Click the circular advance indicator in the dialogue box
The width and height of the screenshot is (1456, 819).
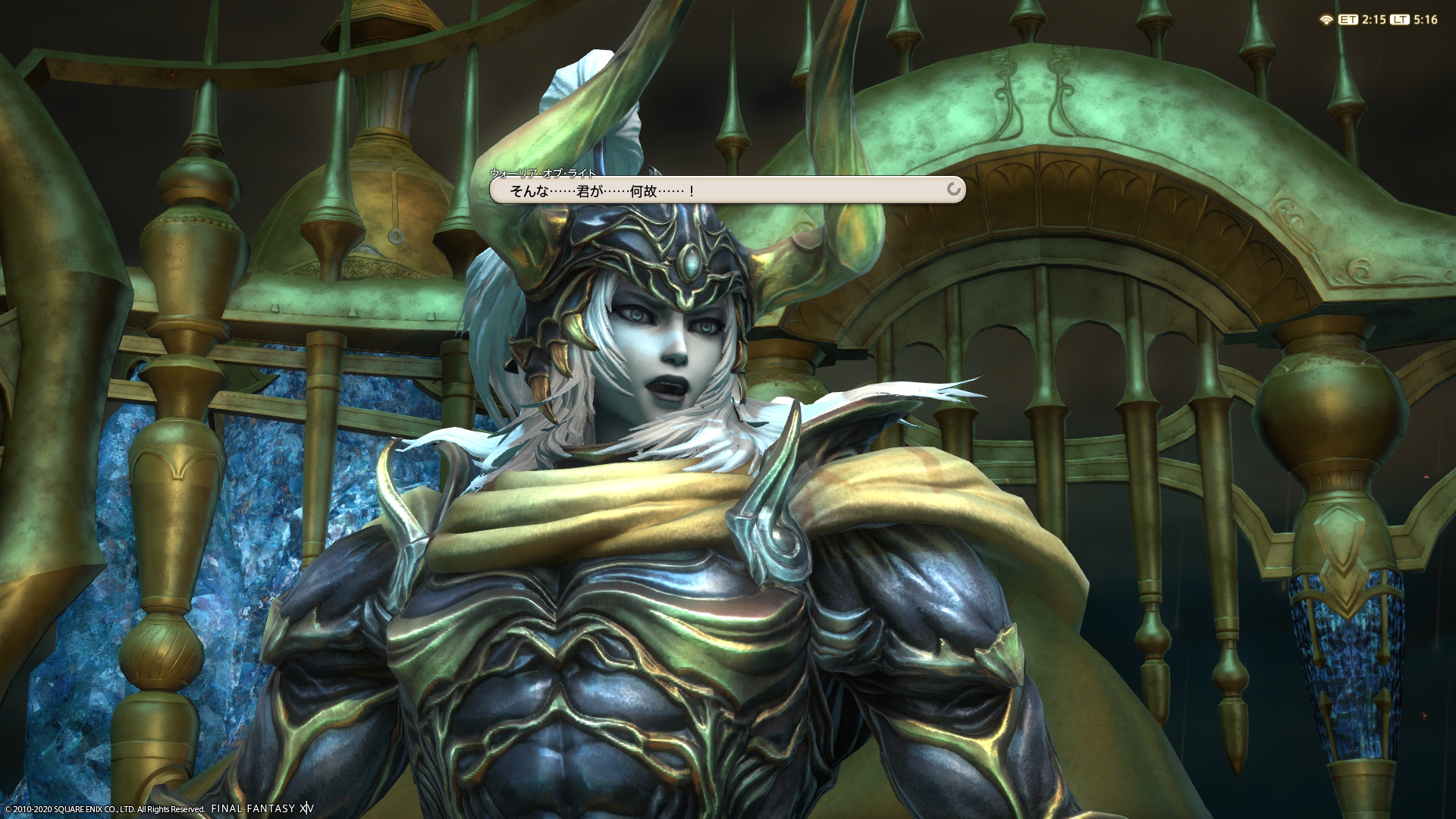(953, 190)
